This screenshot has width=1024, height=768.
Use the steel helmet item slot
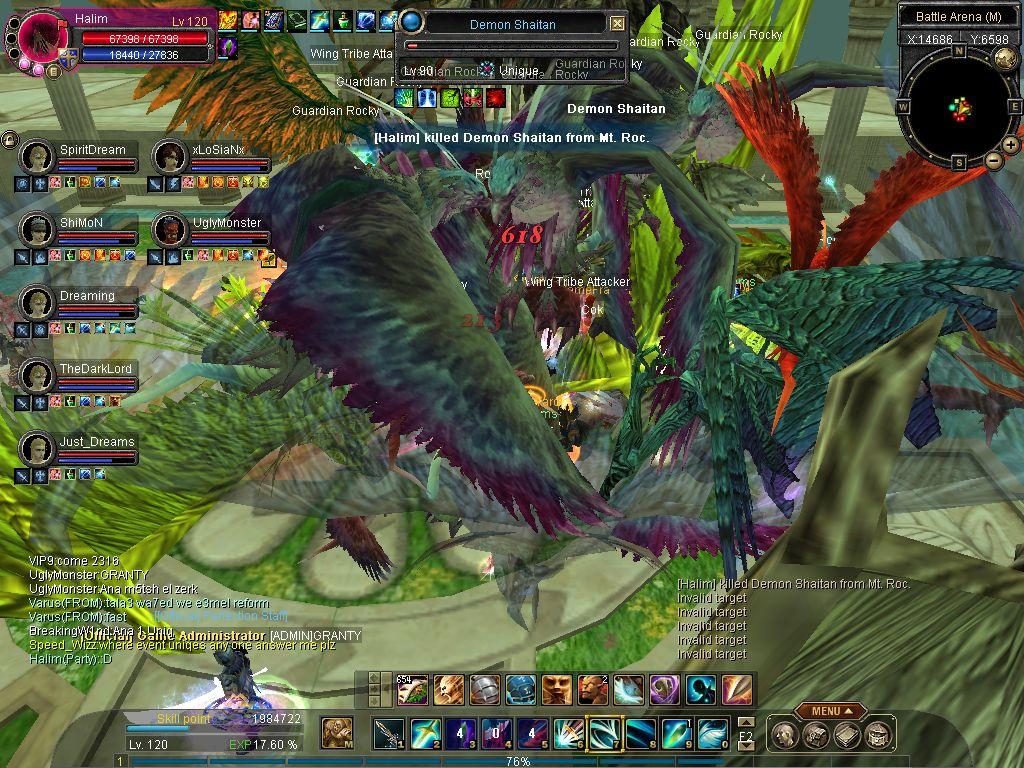point(485,690)
